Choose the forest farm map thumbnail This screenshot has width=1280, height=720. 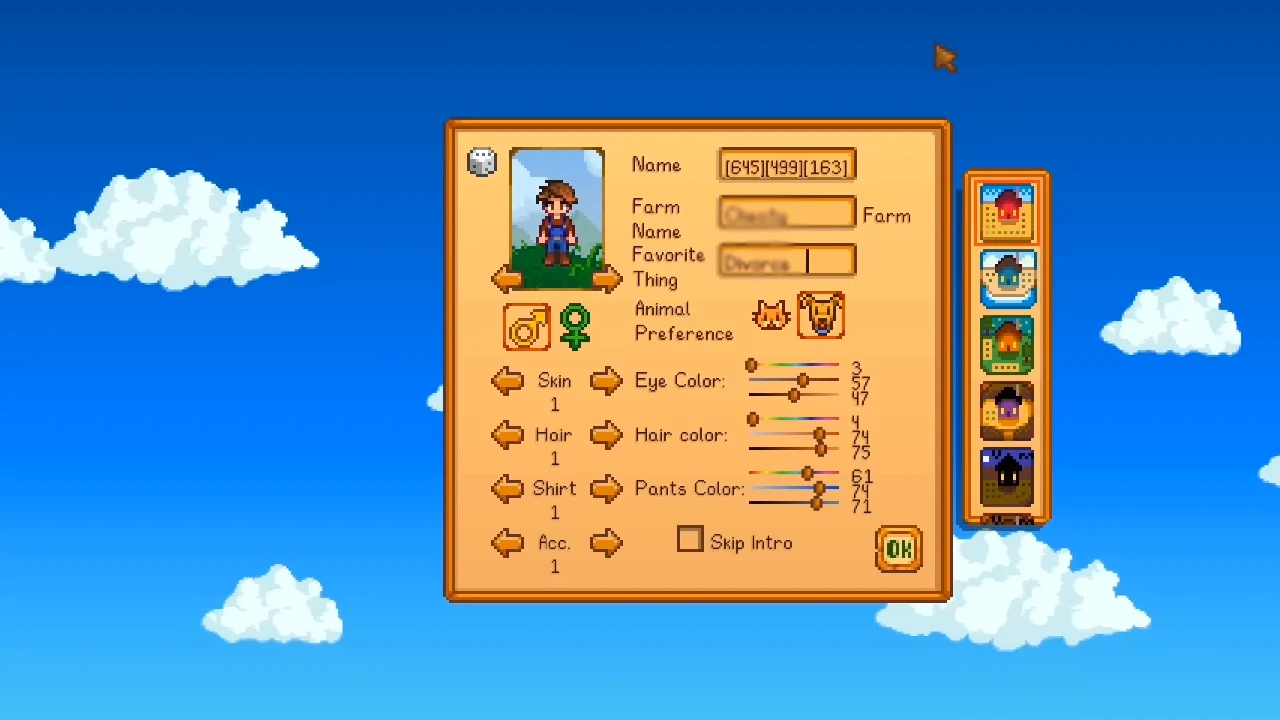click(1007, 345)
